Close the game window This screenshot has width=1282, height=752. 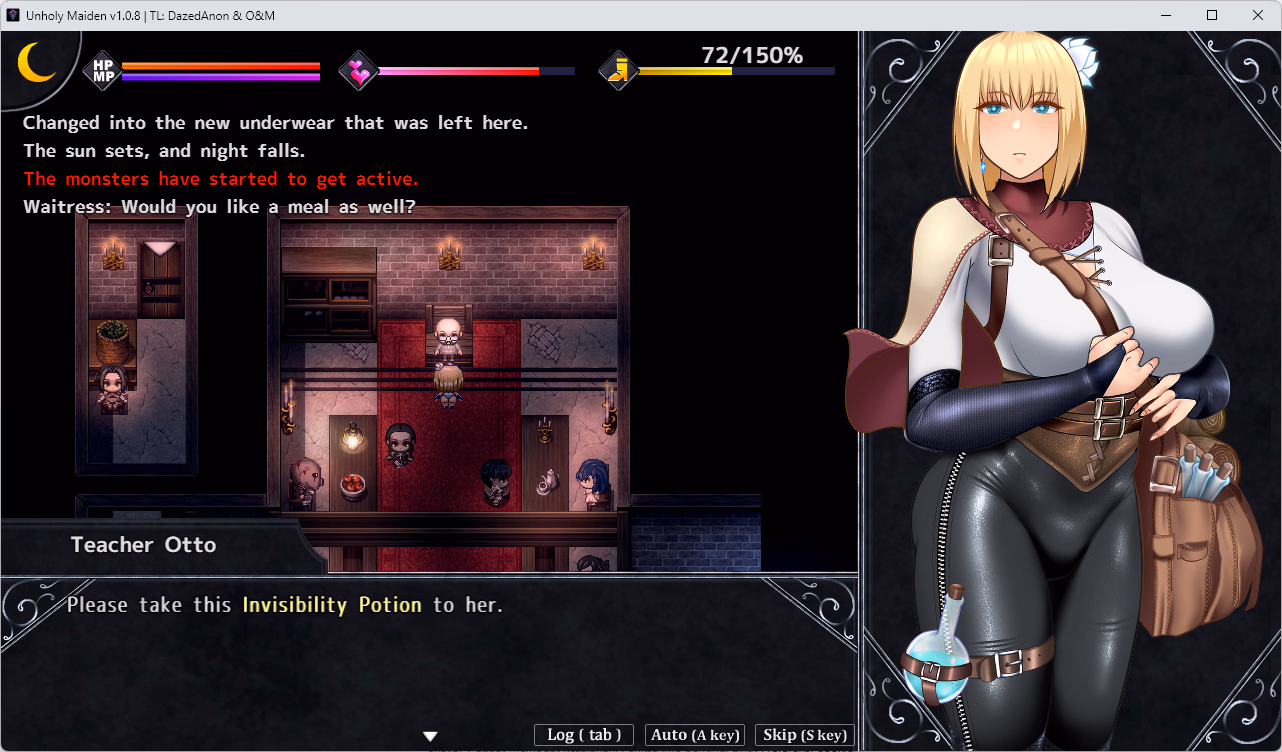[x=1257, y=15]
